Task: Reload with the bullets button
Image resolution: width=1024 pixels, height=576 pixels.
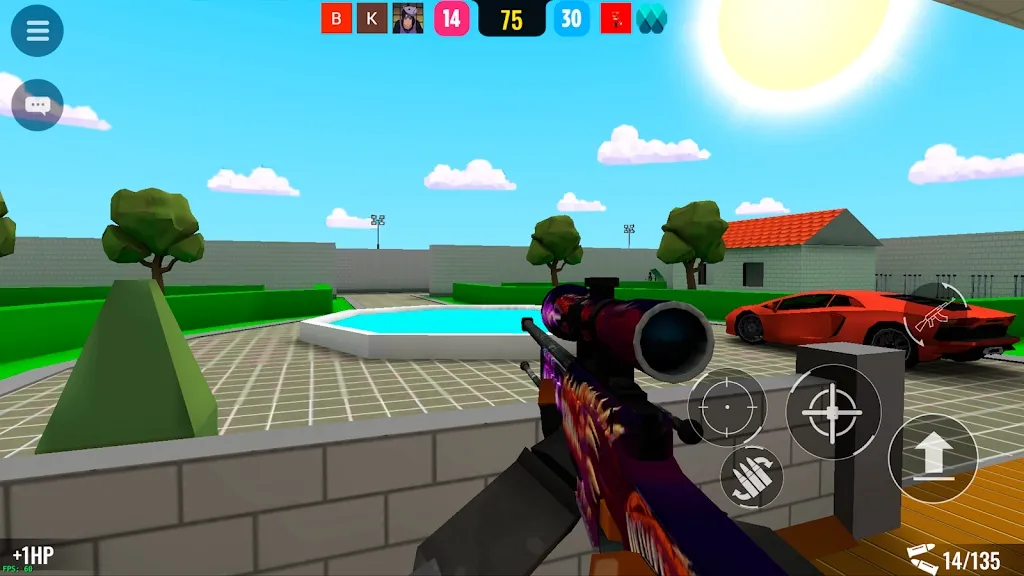Action: (752, 476)
